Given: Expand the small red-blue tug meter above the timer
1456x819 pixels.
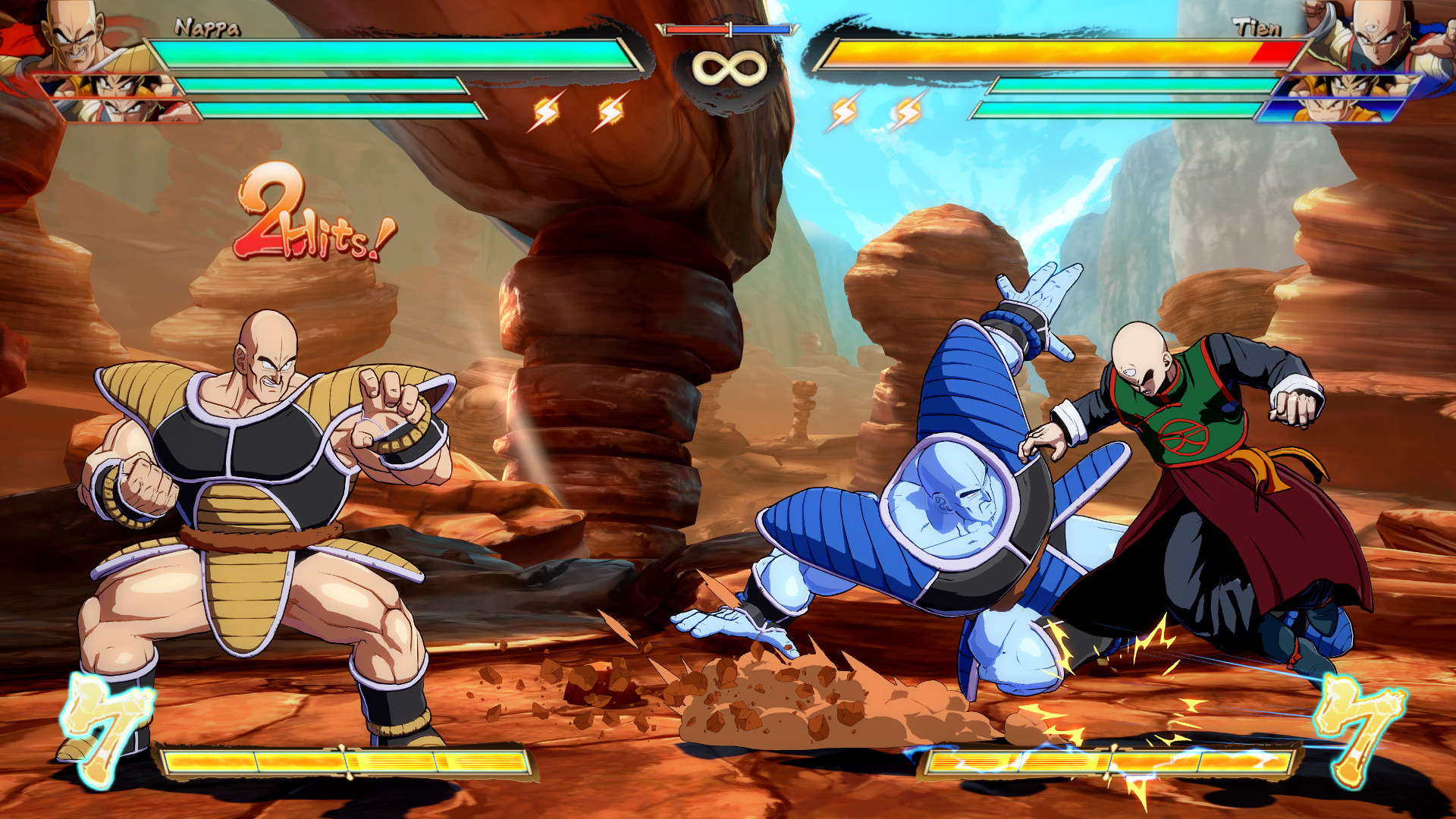Looking at the screenshot, I should (726, 29).
